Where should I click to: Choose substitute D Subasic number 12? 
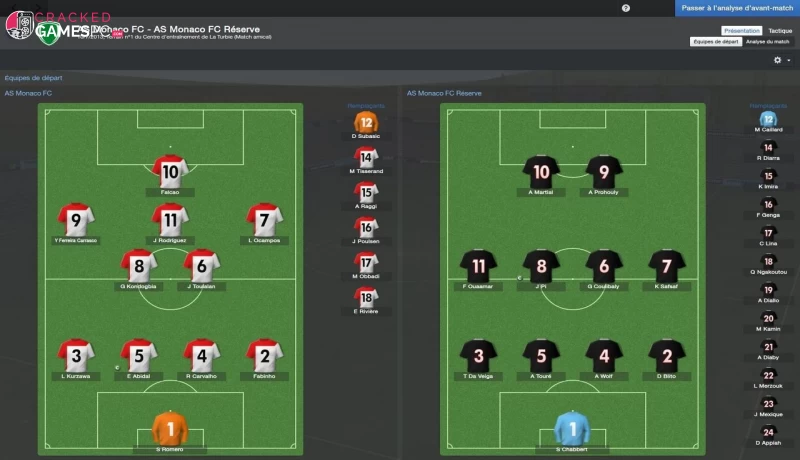366,122
